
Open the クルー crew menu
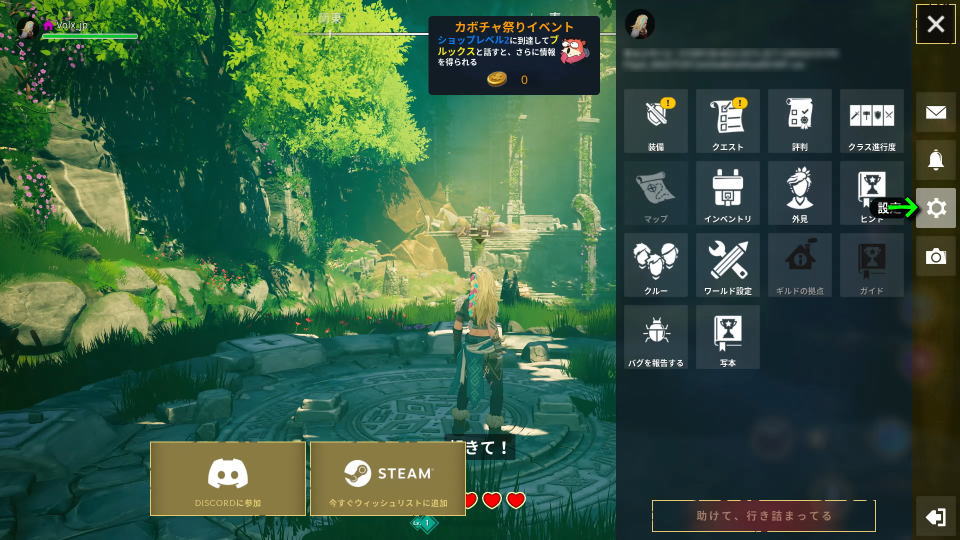[x=656, y=265]
